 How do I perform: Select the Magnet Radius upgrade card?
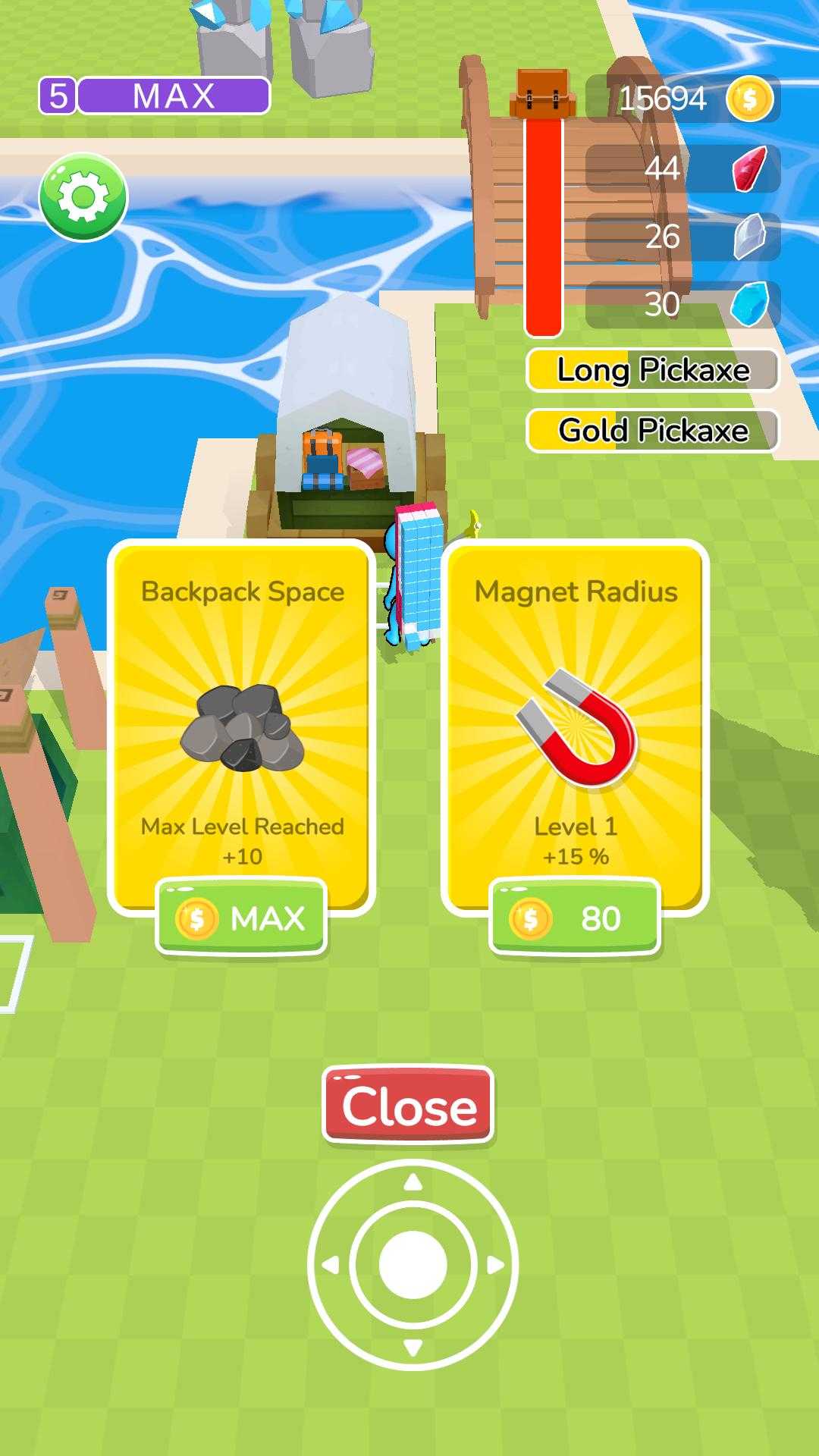575,720
